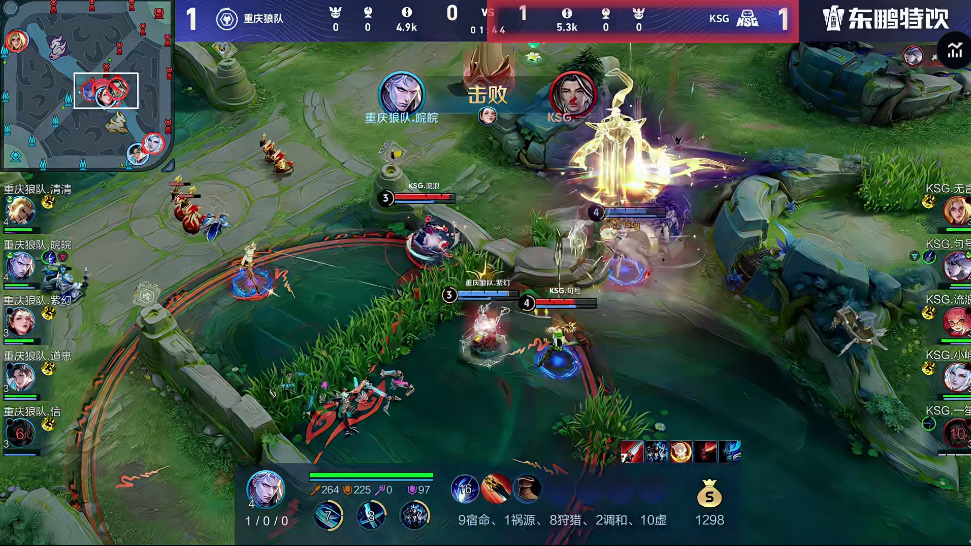
Task: Select the brown boots item slot
Action: [527, 489]
